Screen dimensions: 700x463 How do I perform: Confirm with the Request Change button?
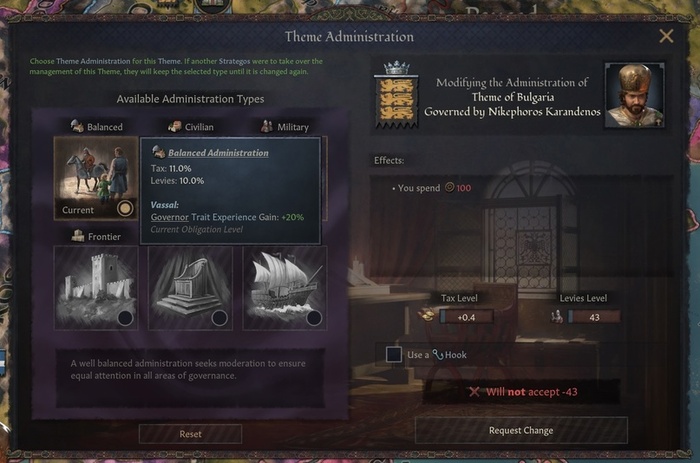521,430
